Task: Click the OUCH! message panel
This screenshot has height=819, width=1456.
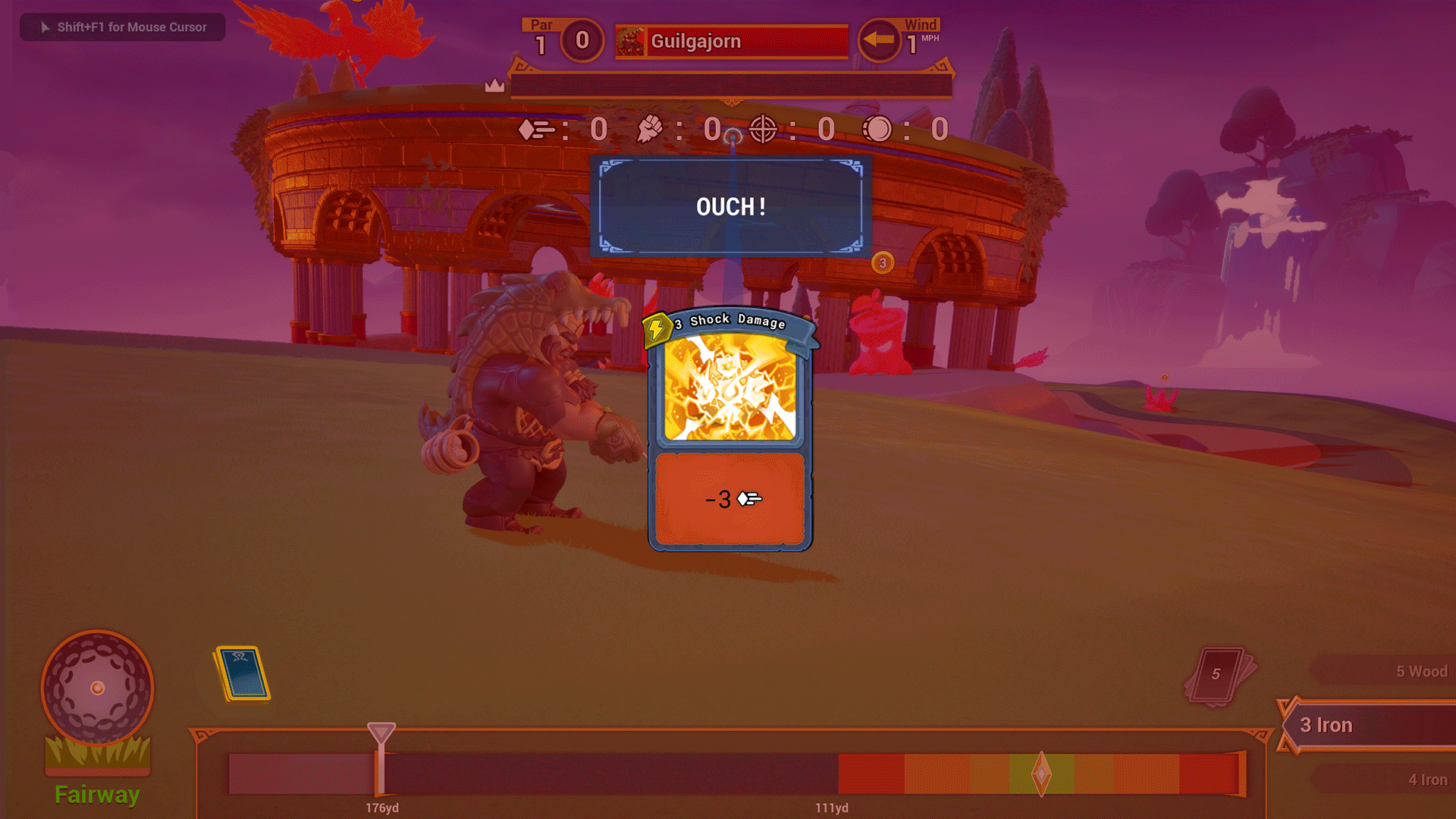Action: point(731,206)
